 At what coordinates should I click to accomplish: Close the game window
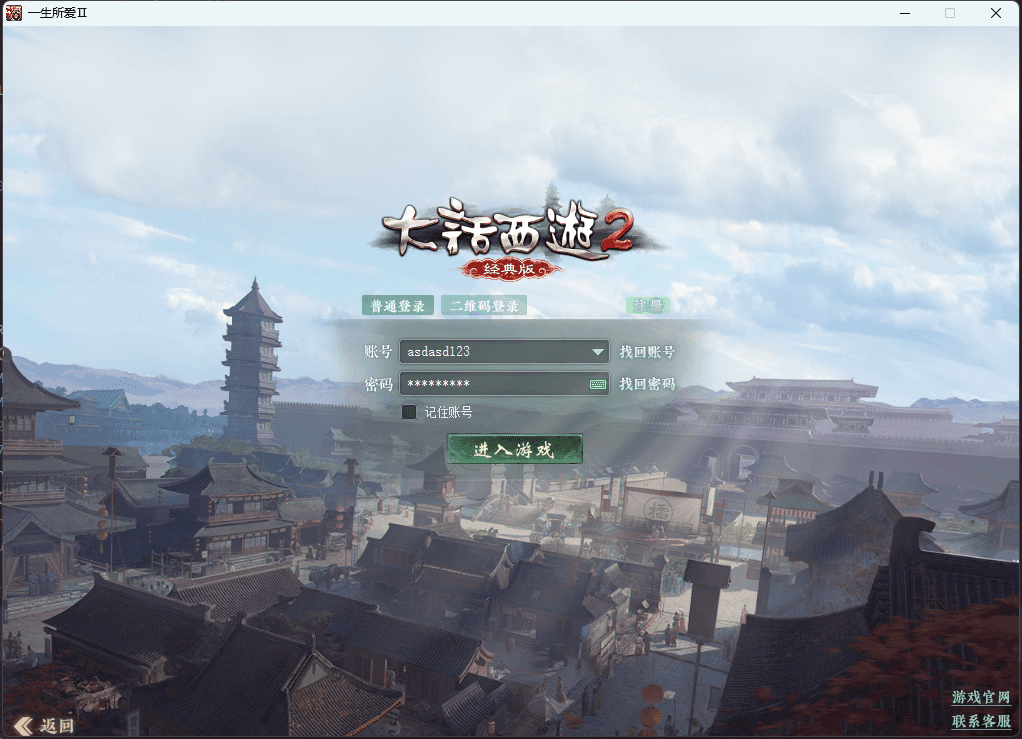996,13
